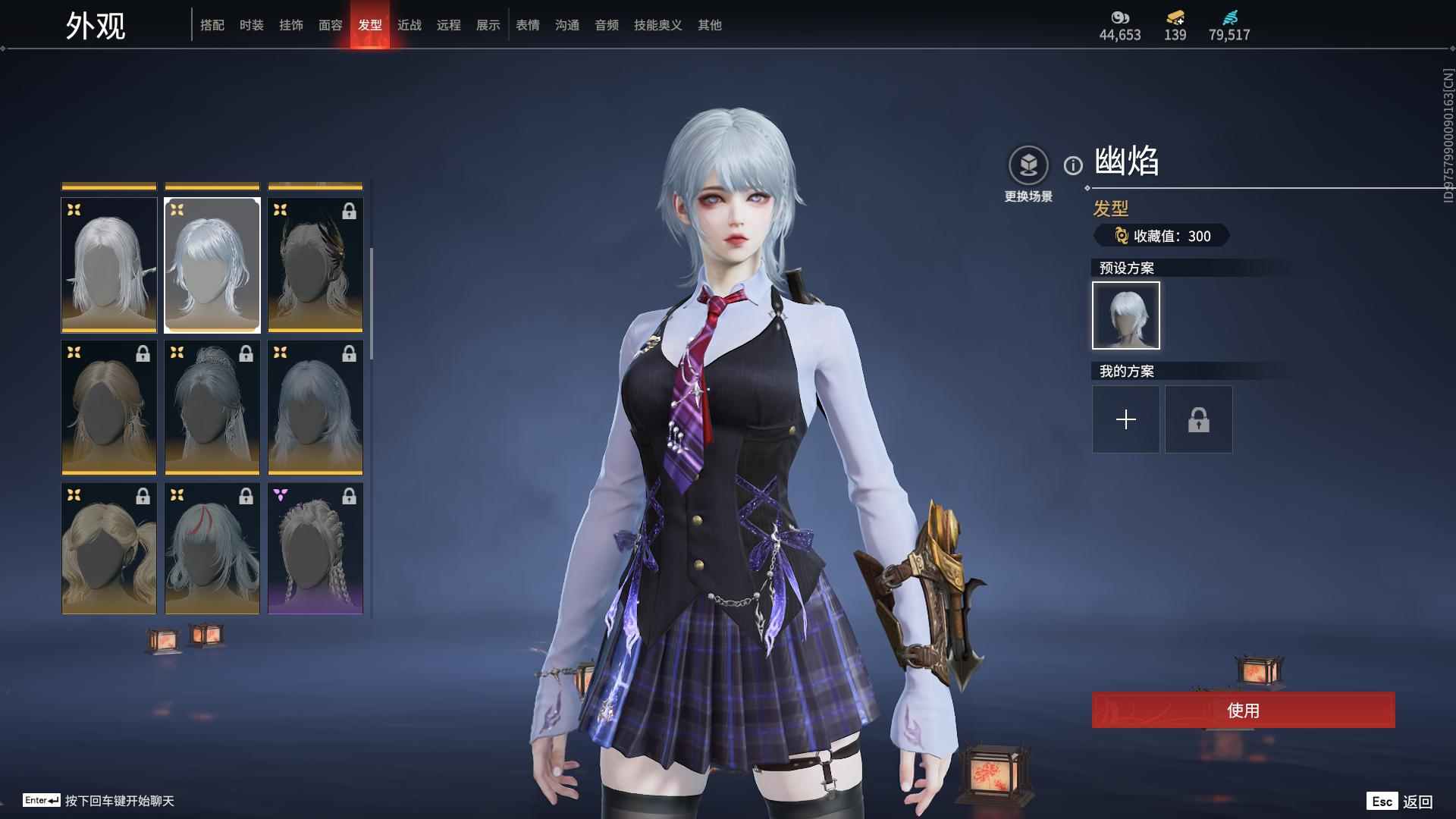The height and width of the screenshot is (819, 1456).
Task: Click the lock icon on the braided purple hairstyle
Action: pos(350,496)
